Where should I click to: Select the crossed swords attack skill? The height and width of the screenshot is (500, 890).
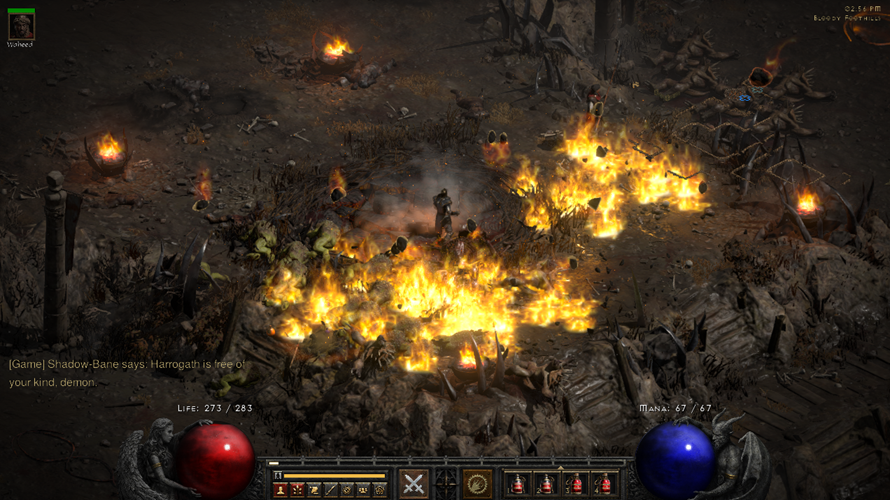413,483
